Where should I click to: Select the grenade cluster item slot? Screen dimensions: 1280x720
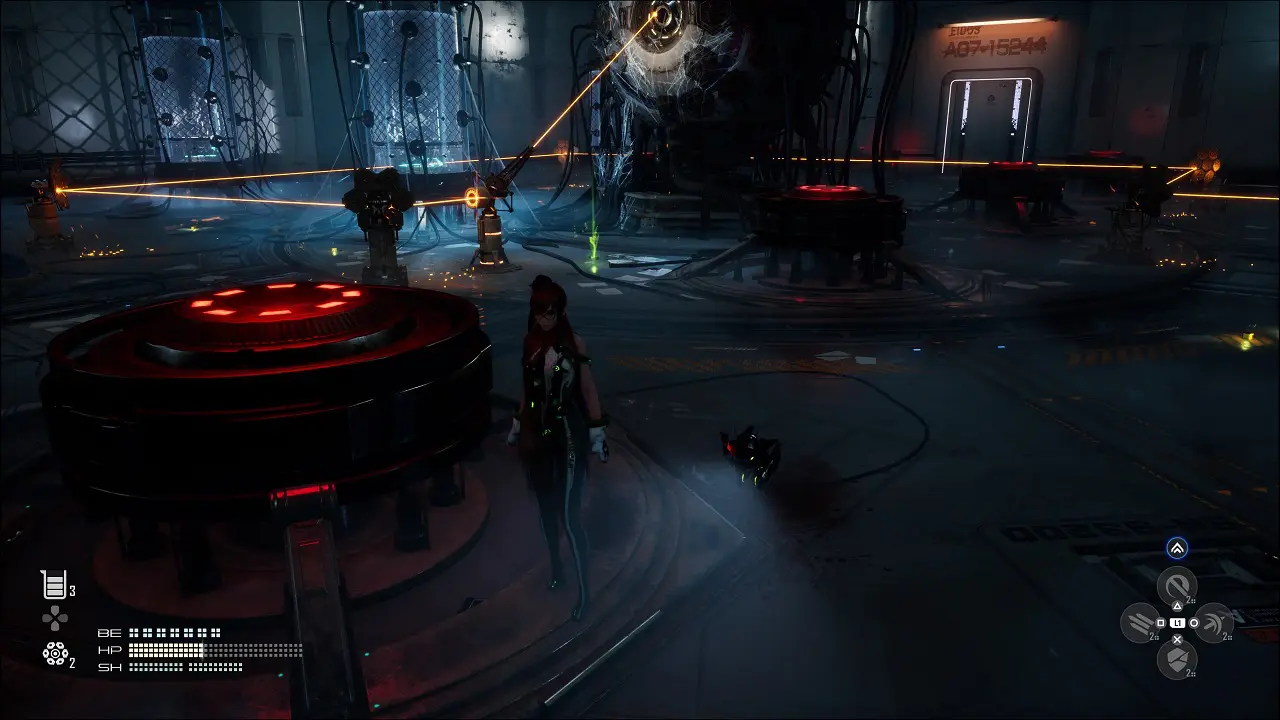pos(55,653)
